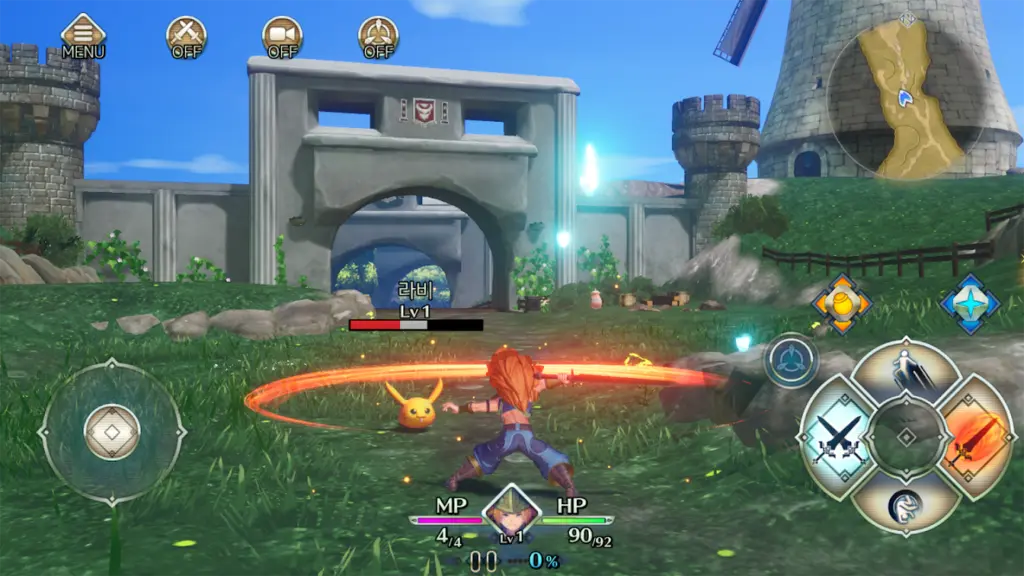
Task: Unleash the flaming sword strong attack
Action: [x=974, y=437]
